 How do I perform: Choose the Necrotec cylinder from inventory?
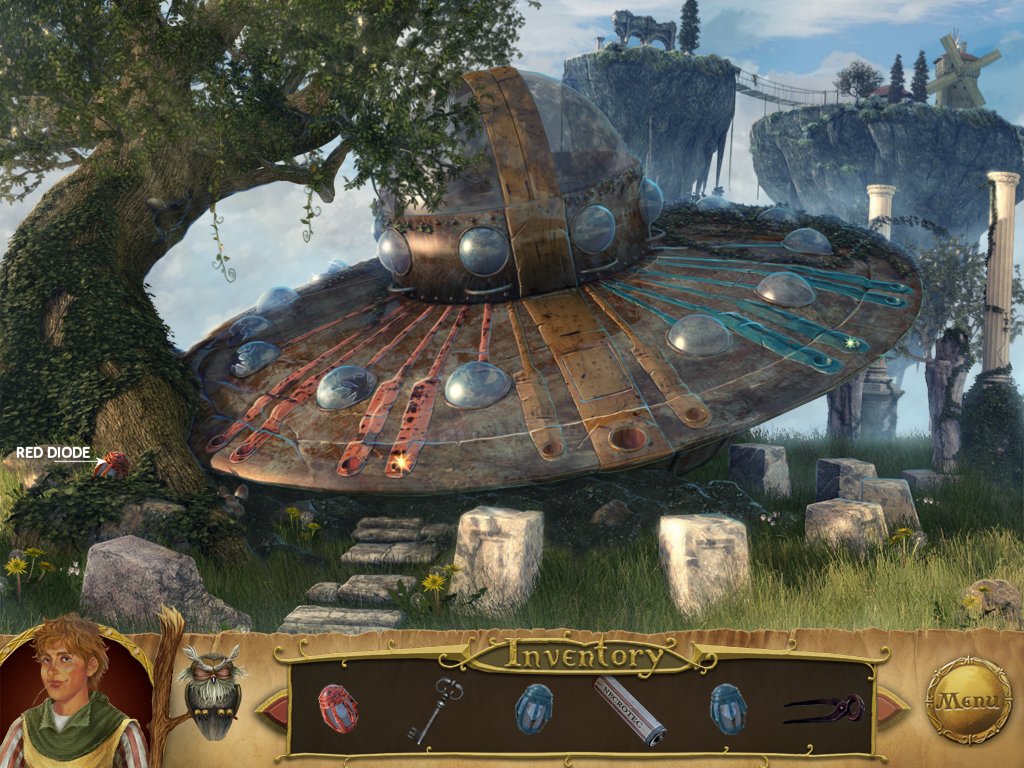[630, 710]
